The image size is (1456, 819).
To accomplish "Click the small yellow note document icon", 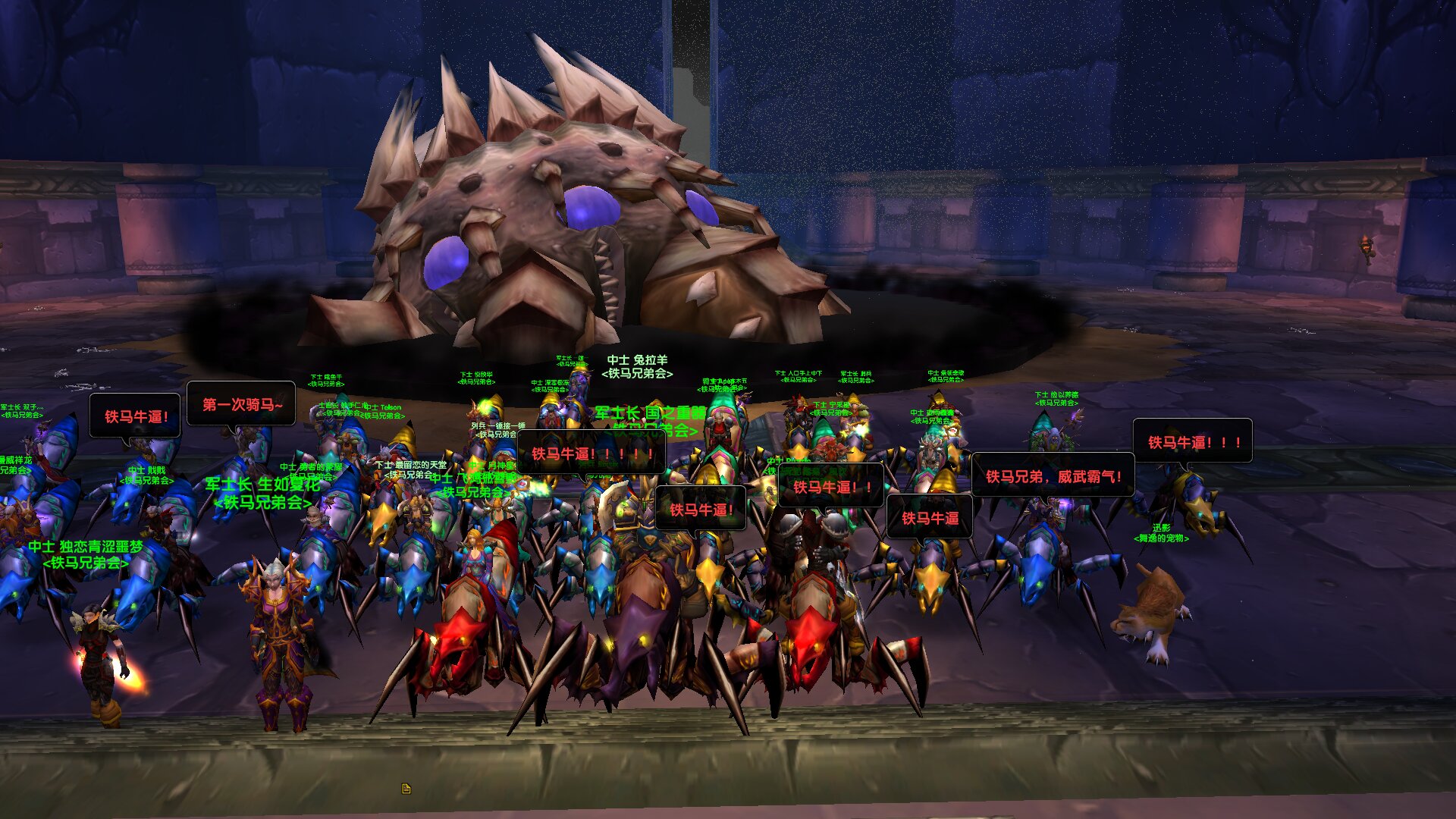I will click(x=406, y=789).
